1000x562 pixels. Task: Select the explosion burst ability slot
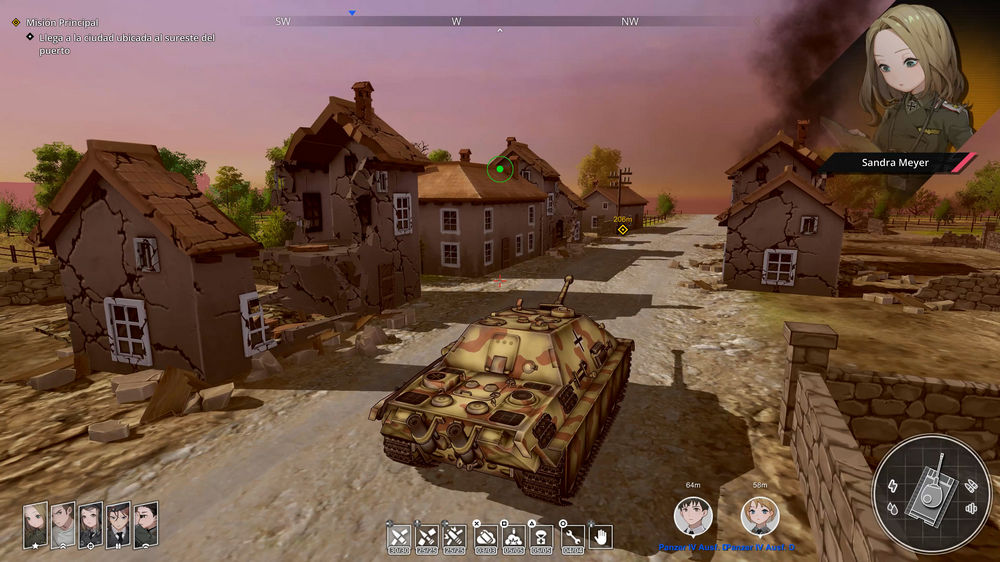coord(514,537)
